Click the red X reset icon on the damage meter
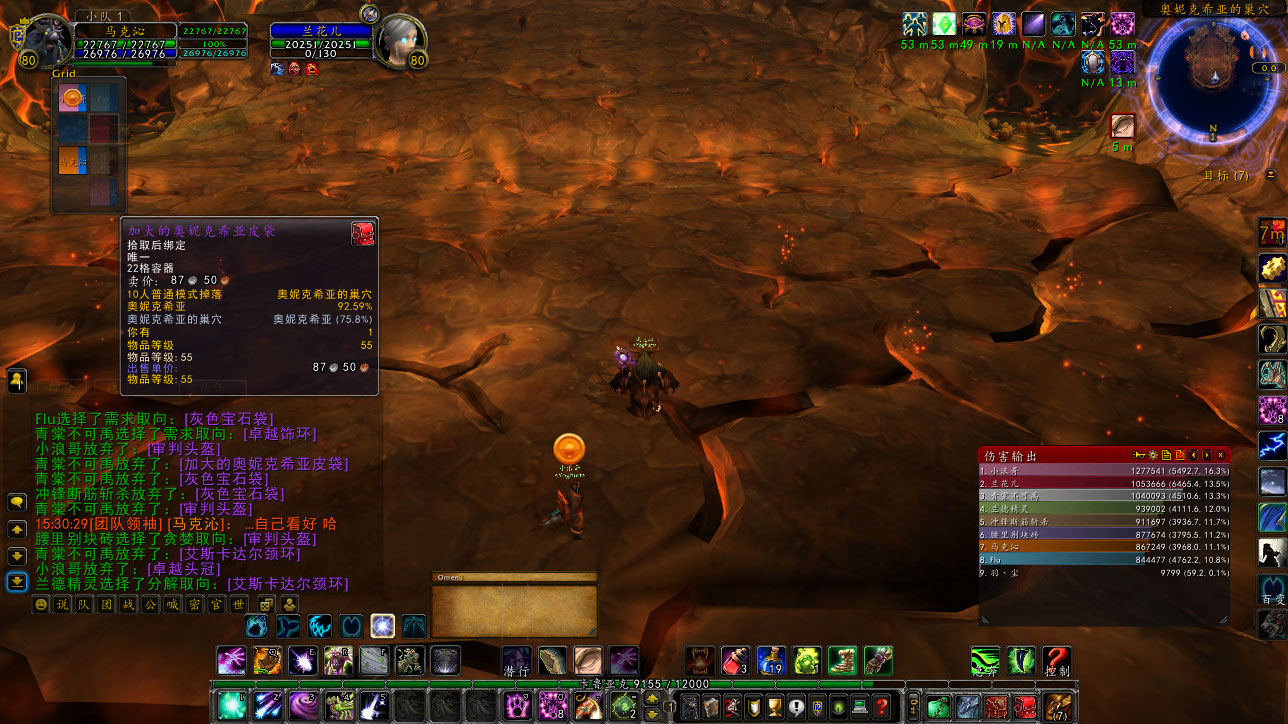Viewport: 1288px width, 724px height. 1181,456
